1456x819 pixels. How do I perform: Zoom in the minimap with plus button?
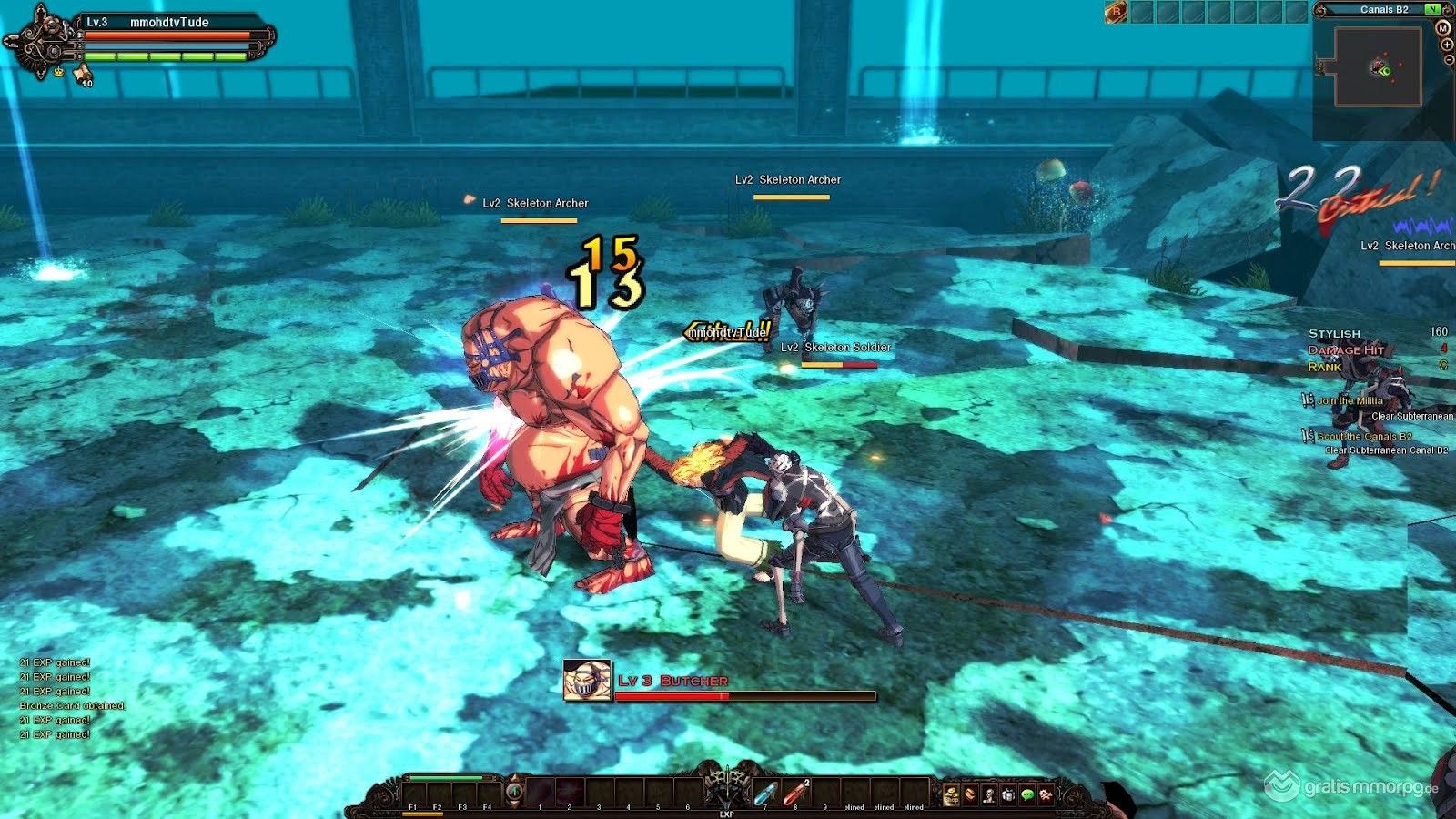coord(1447,45)
